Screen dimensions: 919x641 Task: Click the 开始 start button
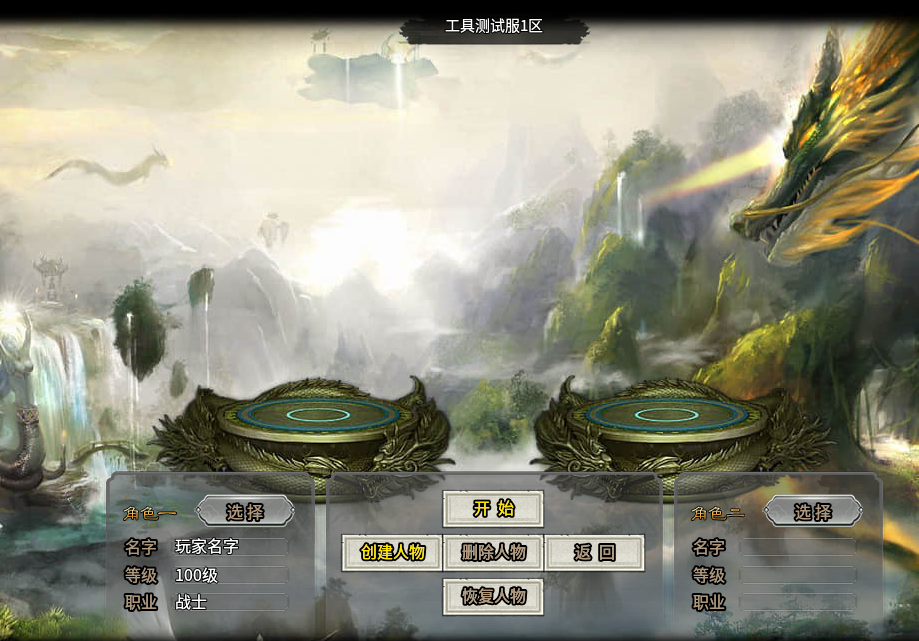[493, 508]
